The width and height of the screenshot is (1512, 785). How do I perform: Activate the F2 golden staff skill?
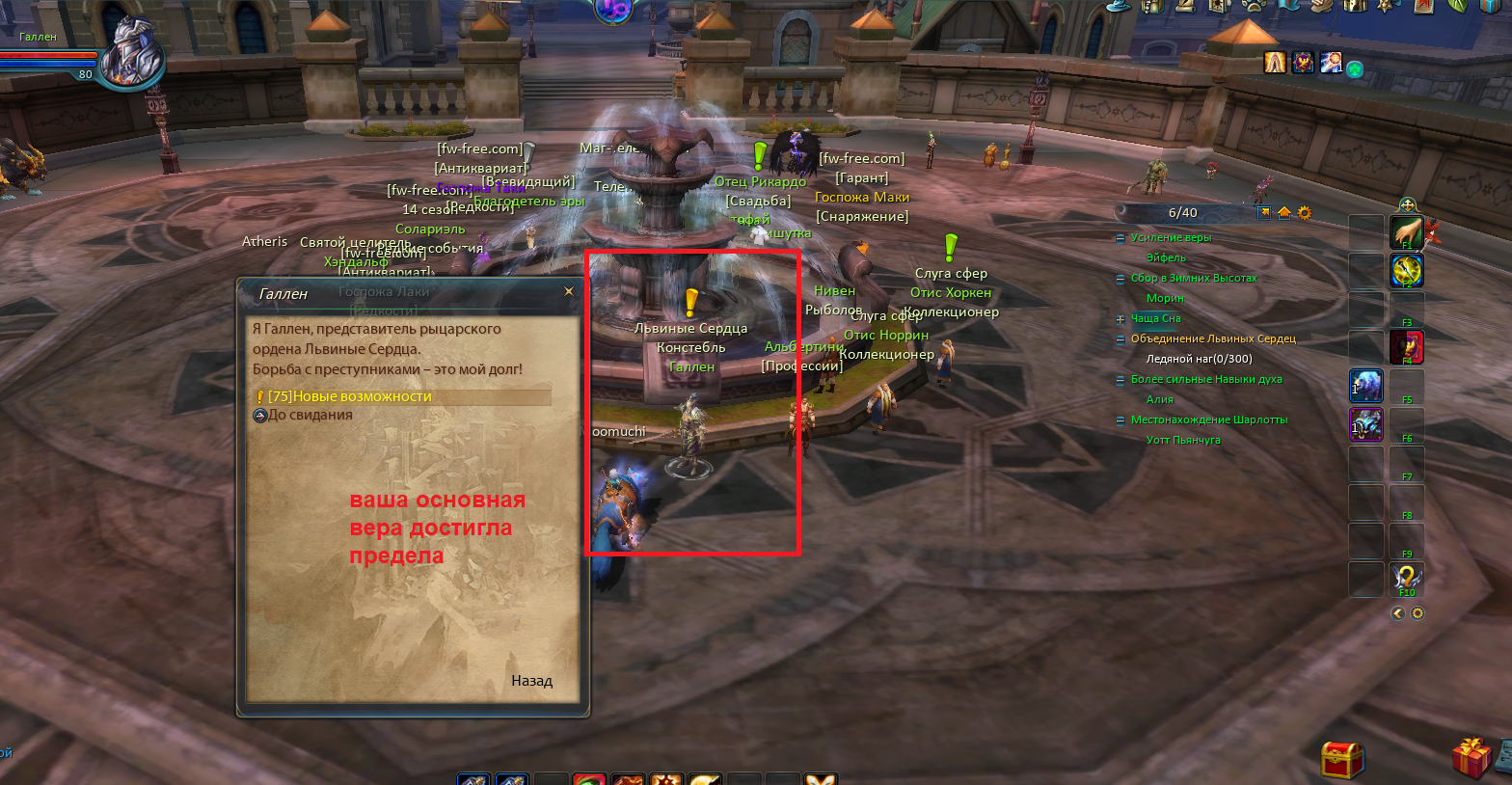1407,270
